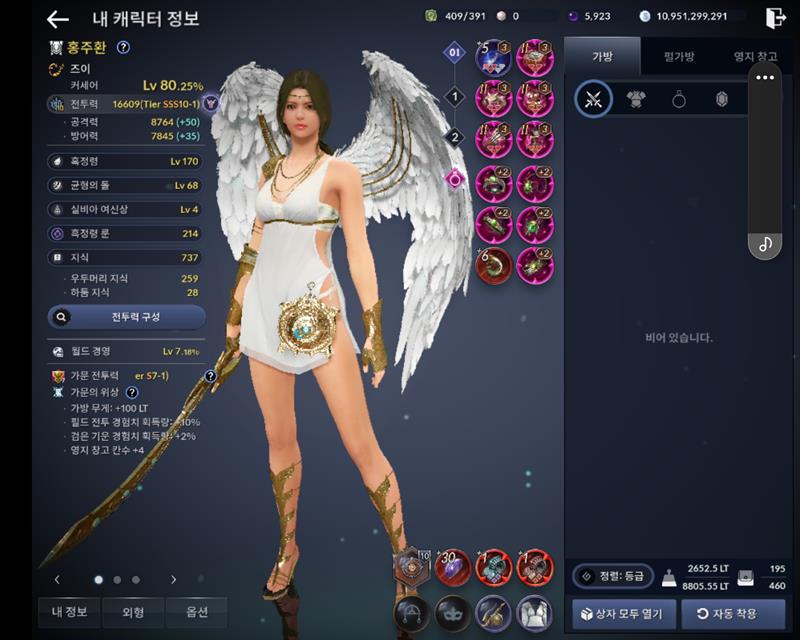This screenshot has height=640, width=800.
Task: Switch to the 내 정보 tab
Action: (69, 612)
